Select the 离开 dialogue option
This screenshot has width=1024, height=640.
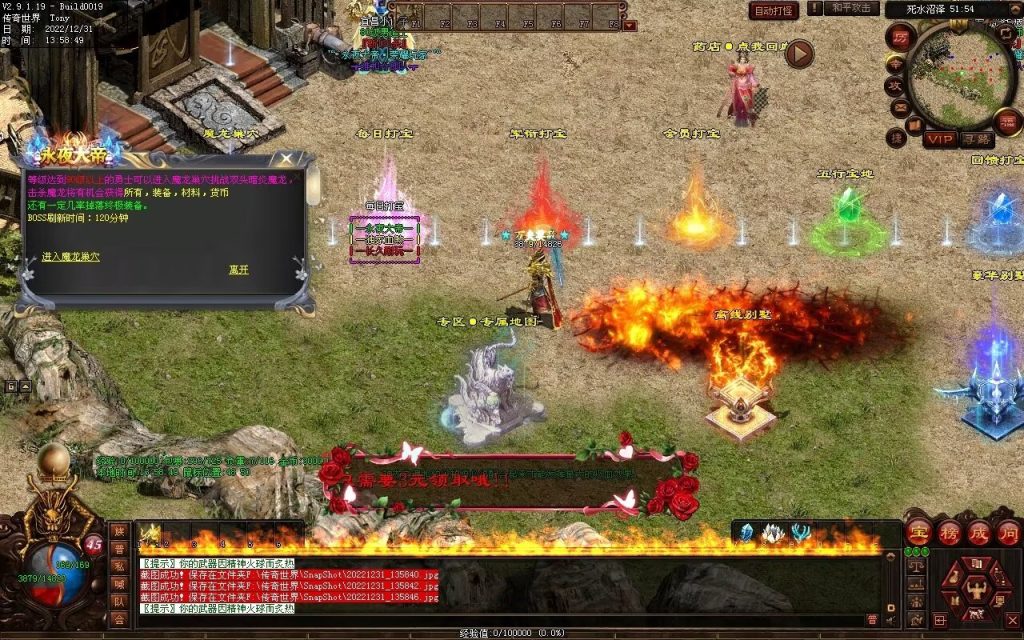[238, 269]
